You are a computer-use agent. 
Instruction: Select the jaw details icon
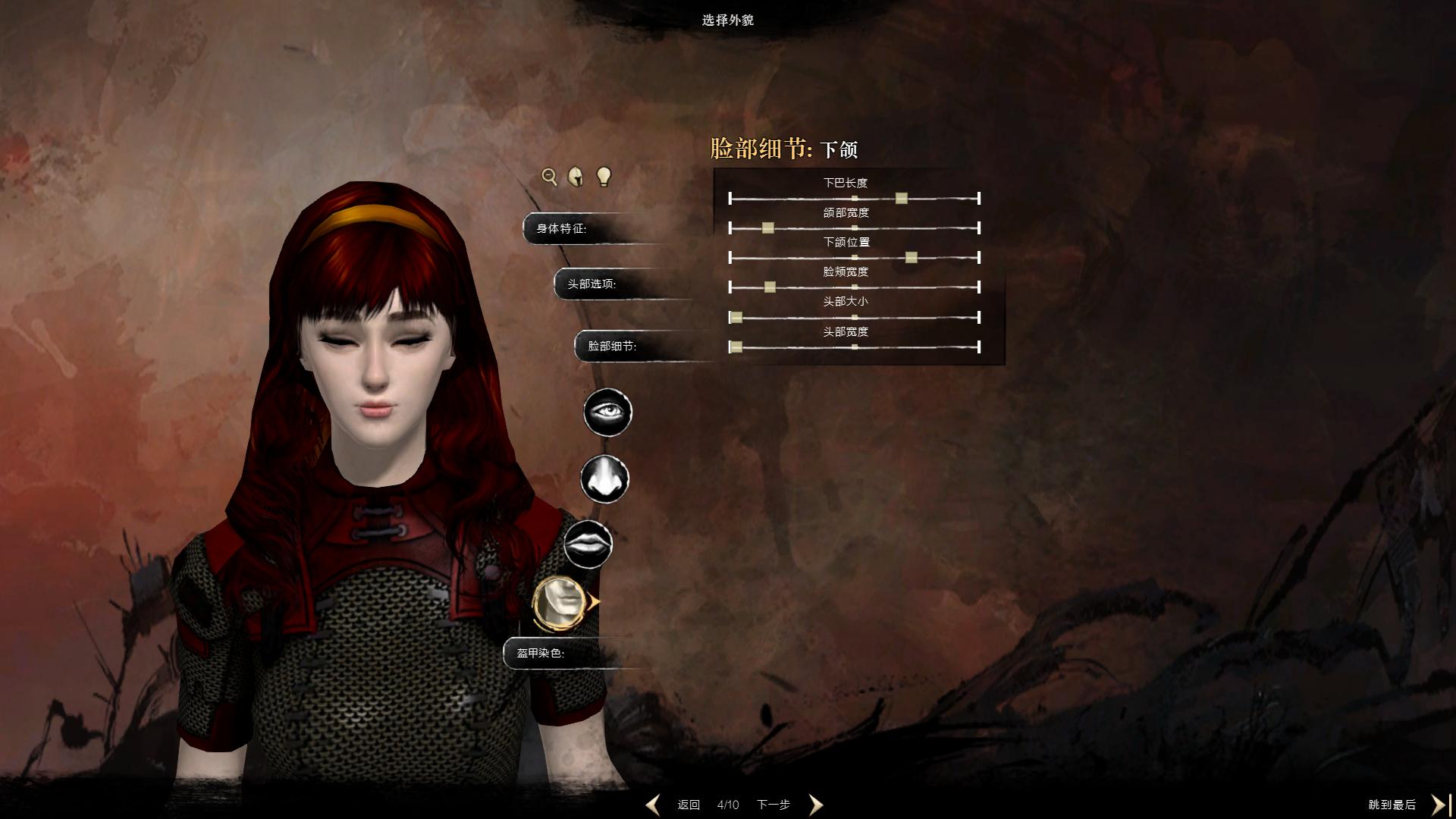[x=558, y=602]
